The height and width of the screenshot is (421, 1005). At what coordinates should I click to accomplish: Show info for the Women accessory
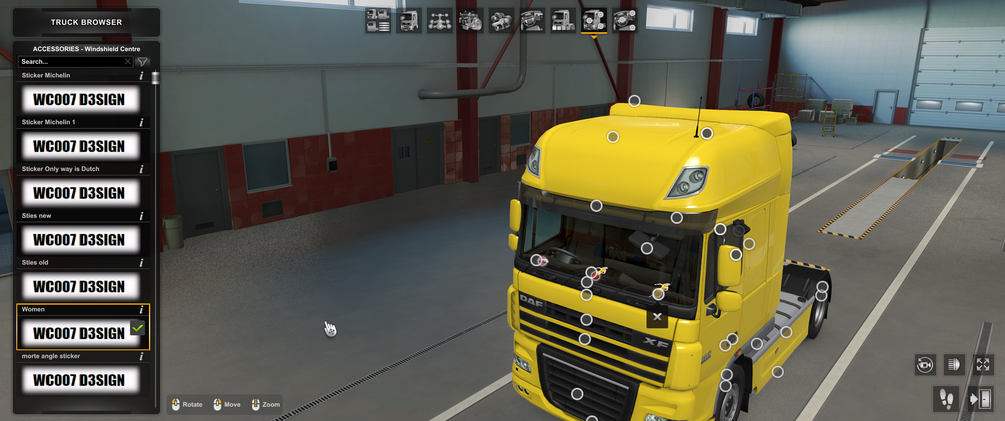[x=142, y=310]
